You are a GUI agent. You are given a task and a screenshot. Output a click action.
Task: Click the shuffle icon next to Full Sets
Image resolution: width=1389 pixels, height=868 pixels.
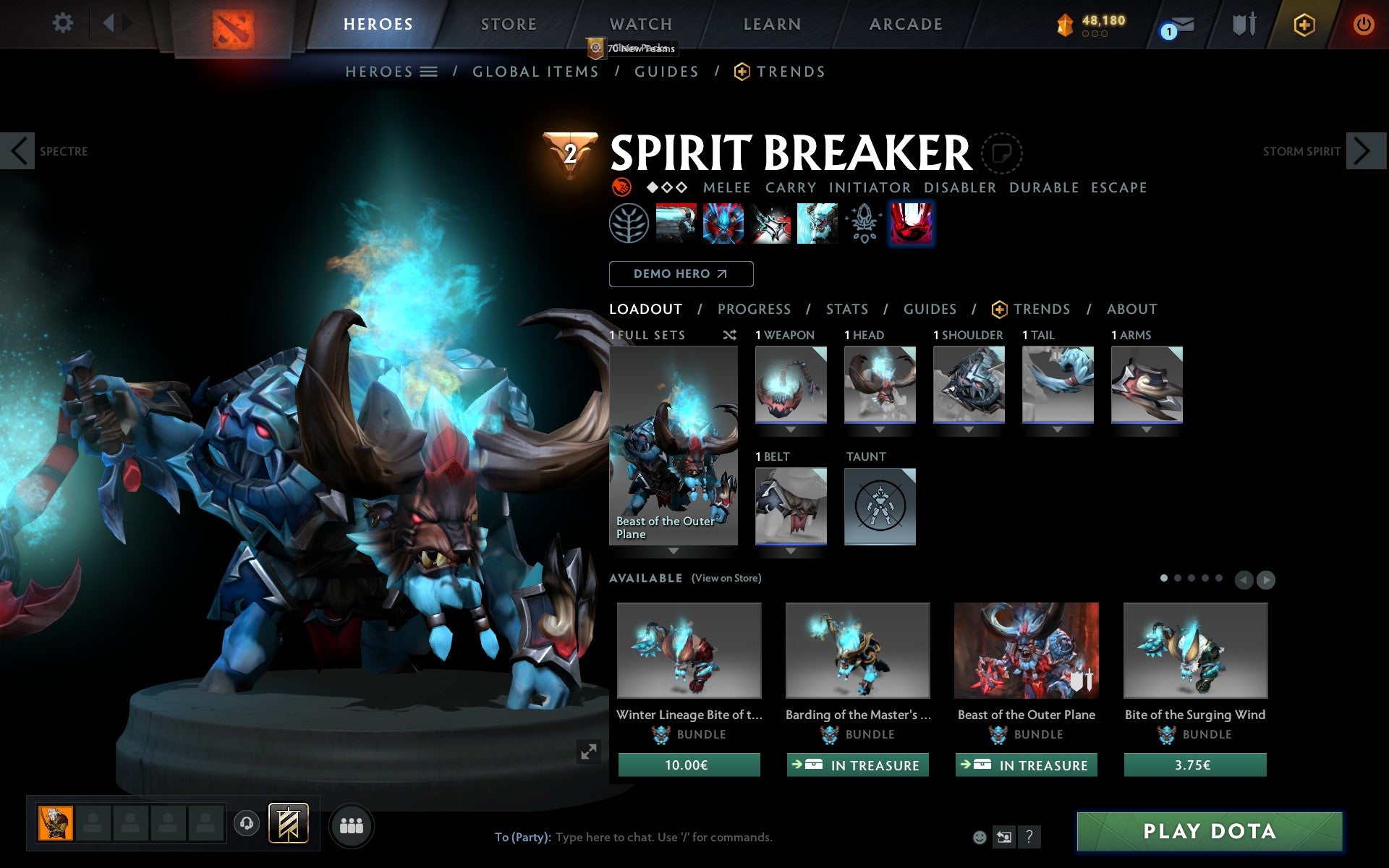729,335
